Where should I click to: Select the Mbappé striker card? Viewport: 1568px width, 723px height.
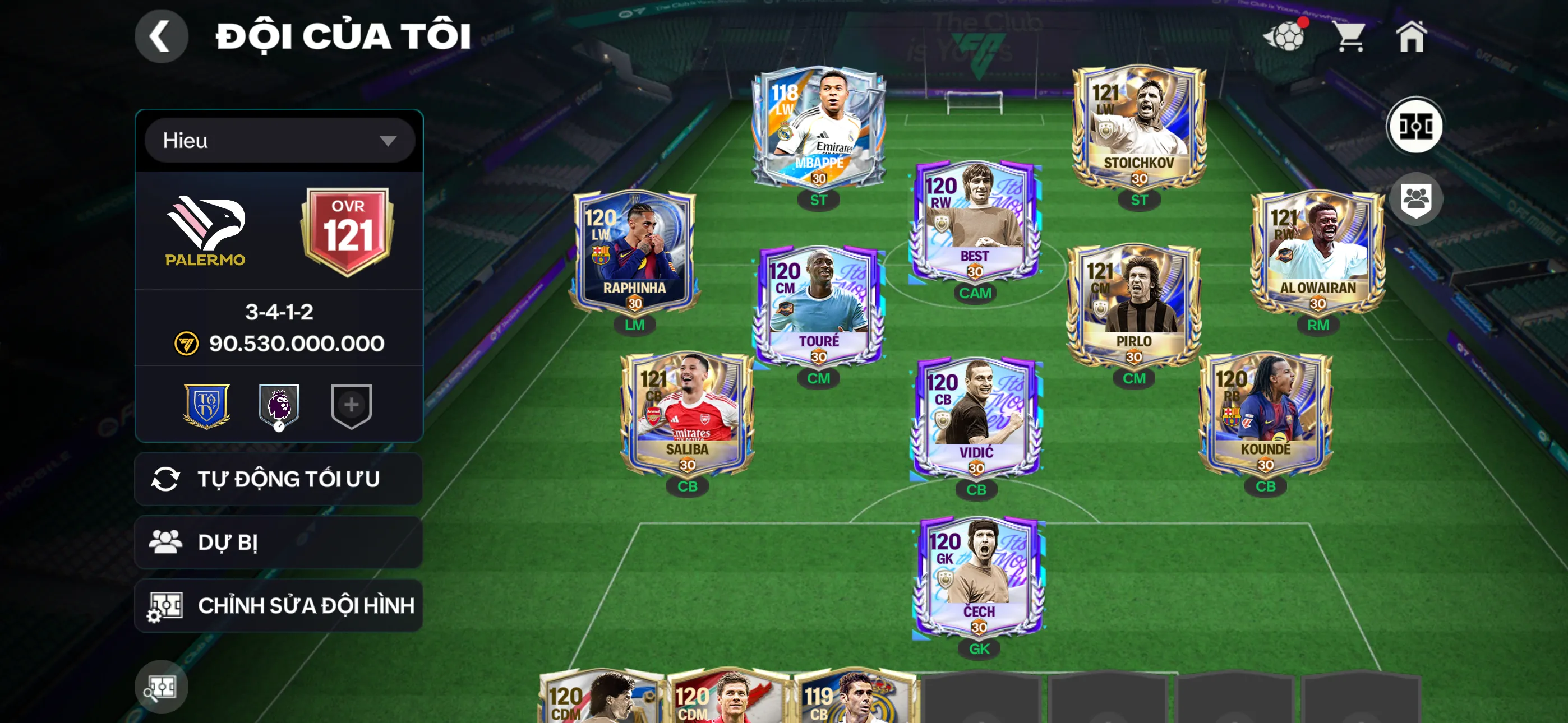(x=818, y=128)
